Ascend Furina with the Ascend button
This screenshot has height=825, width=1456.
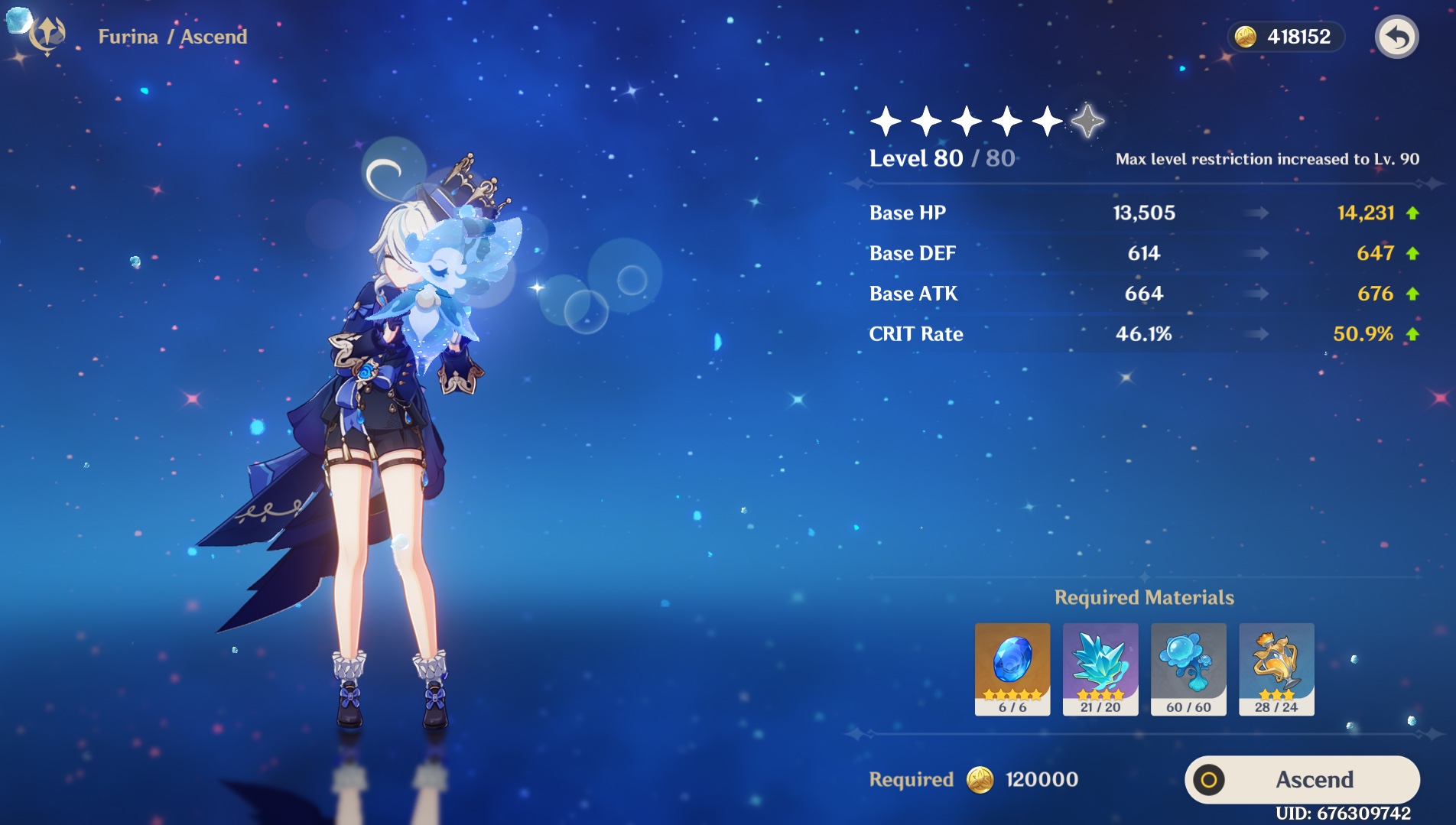point(1302,779)
